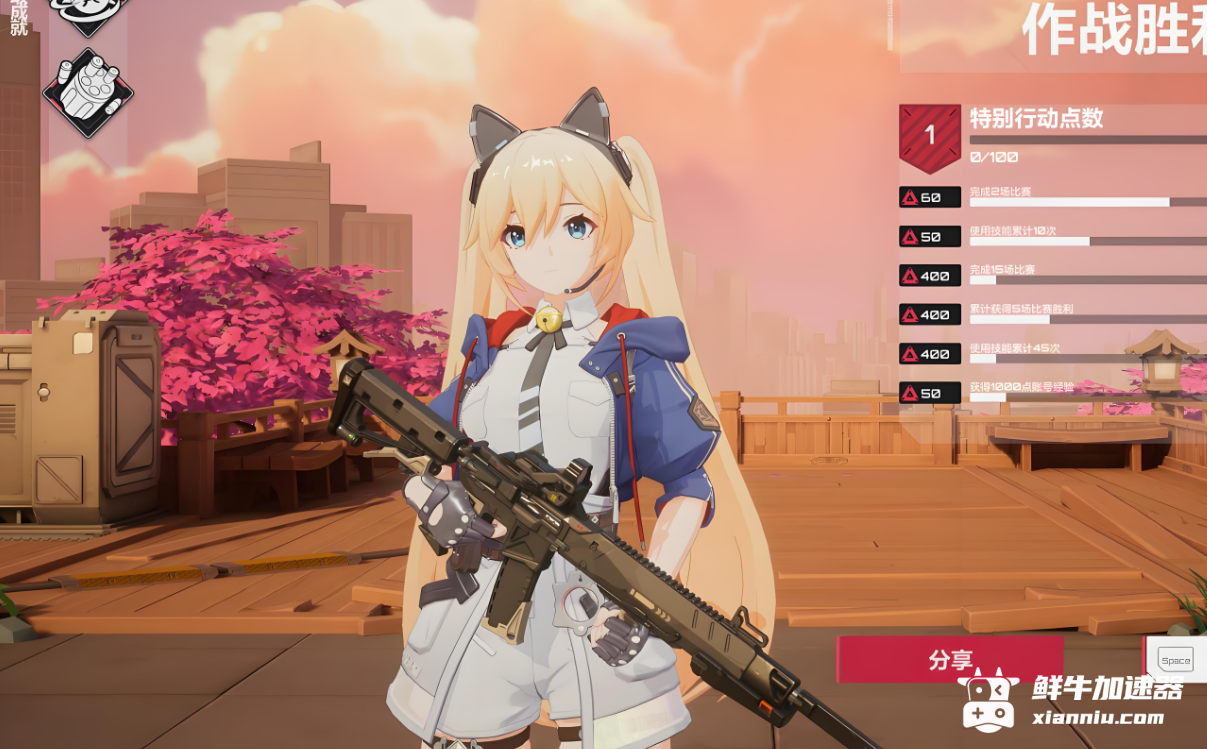Click the red level 1 badge
The image size is (1207, 749).
tap(929, 137)
